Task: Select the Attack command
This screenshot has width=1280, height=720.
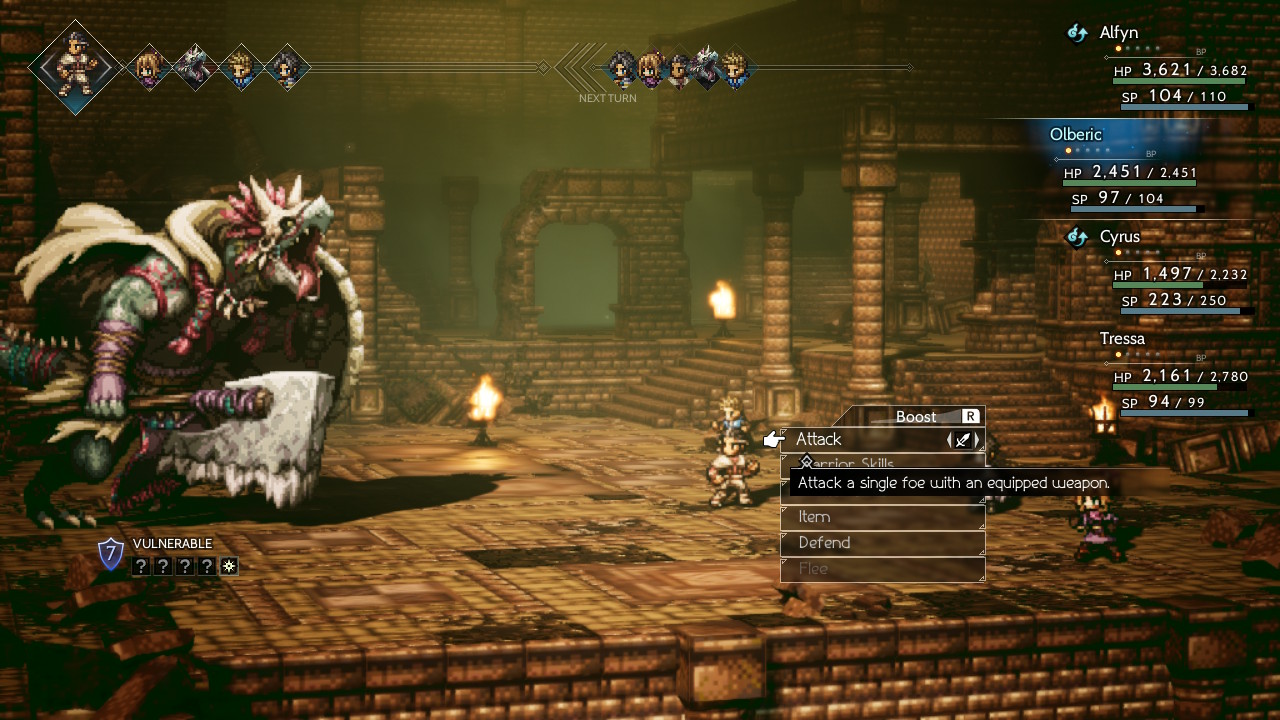Action: coord(860,439)
